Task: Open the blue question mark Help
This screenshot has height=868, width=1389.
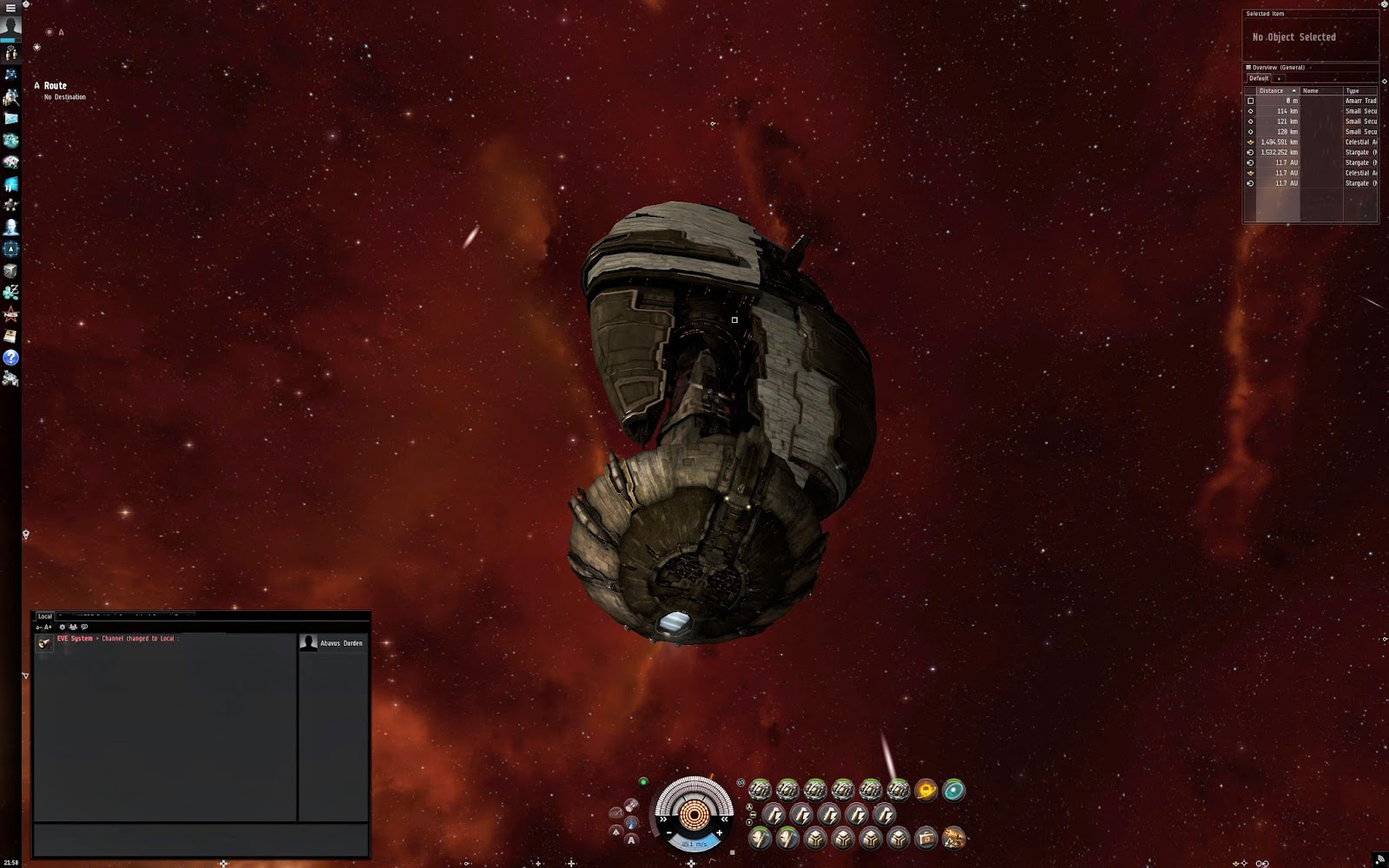Action: point(10,357)
